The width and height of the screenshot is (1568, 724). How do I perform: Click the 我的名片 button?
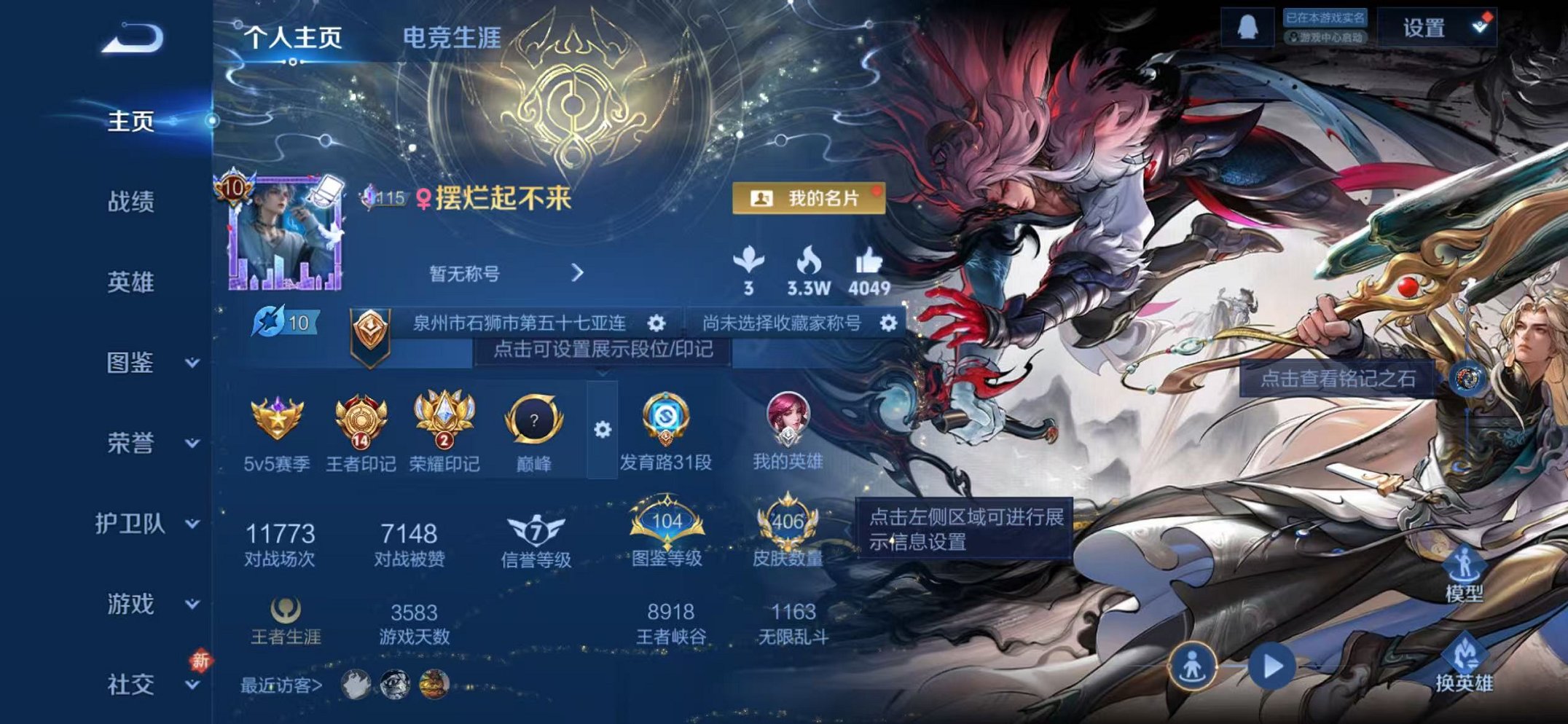click(x=810, y=198)
